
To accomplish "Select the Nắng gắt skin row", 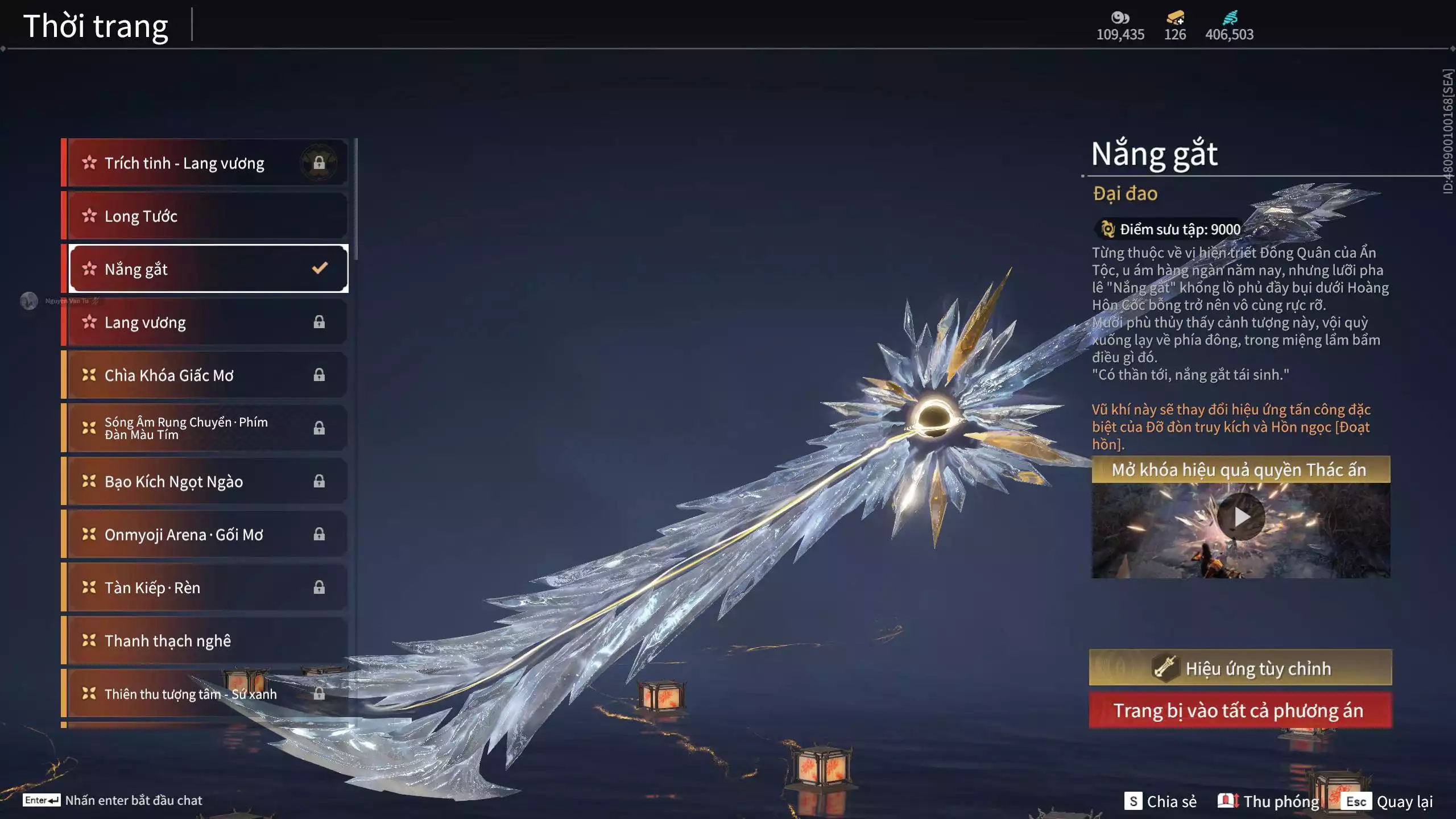I will (205, 269).
